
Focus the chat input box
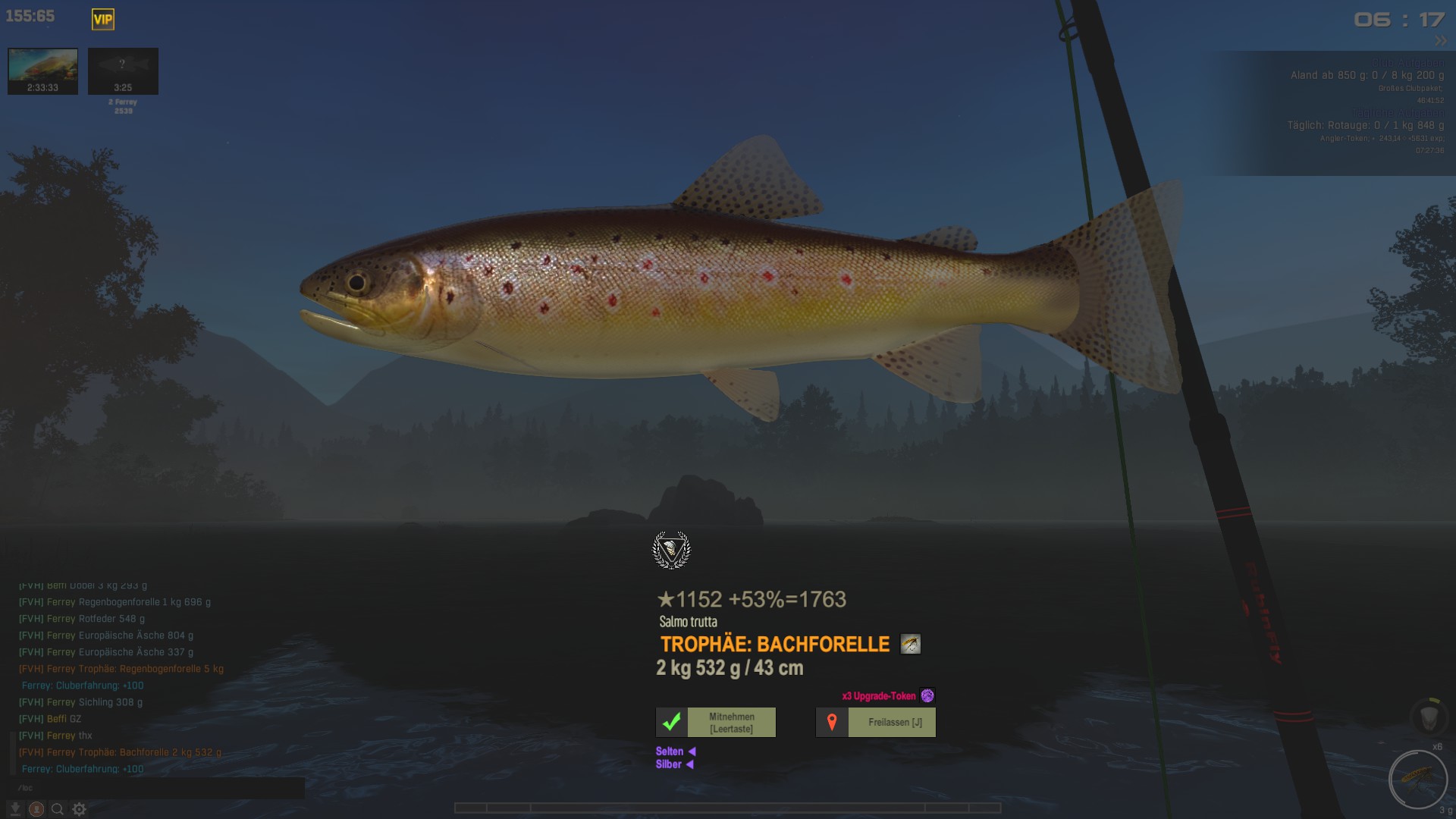(x=155, y=788)
